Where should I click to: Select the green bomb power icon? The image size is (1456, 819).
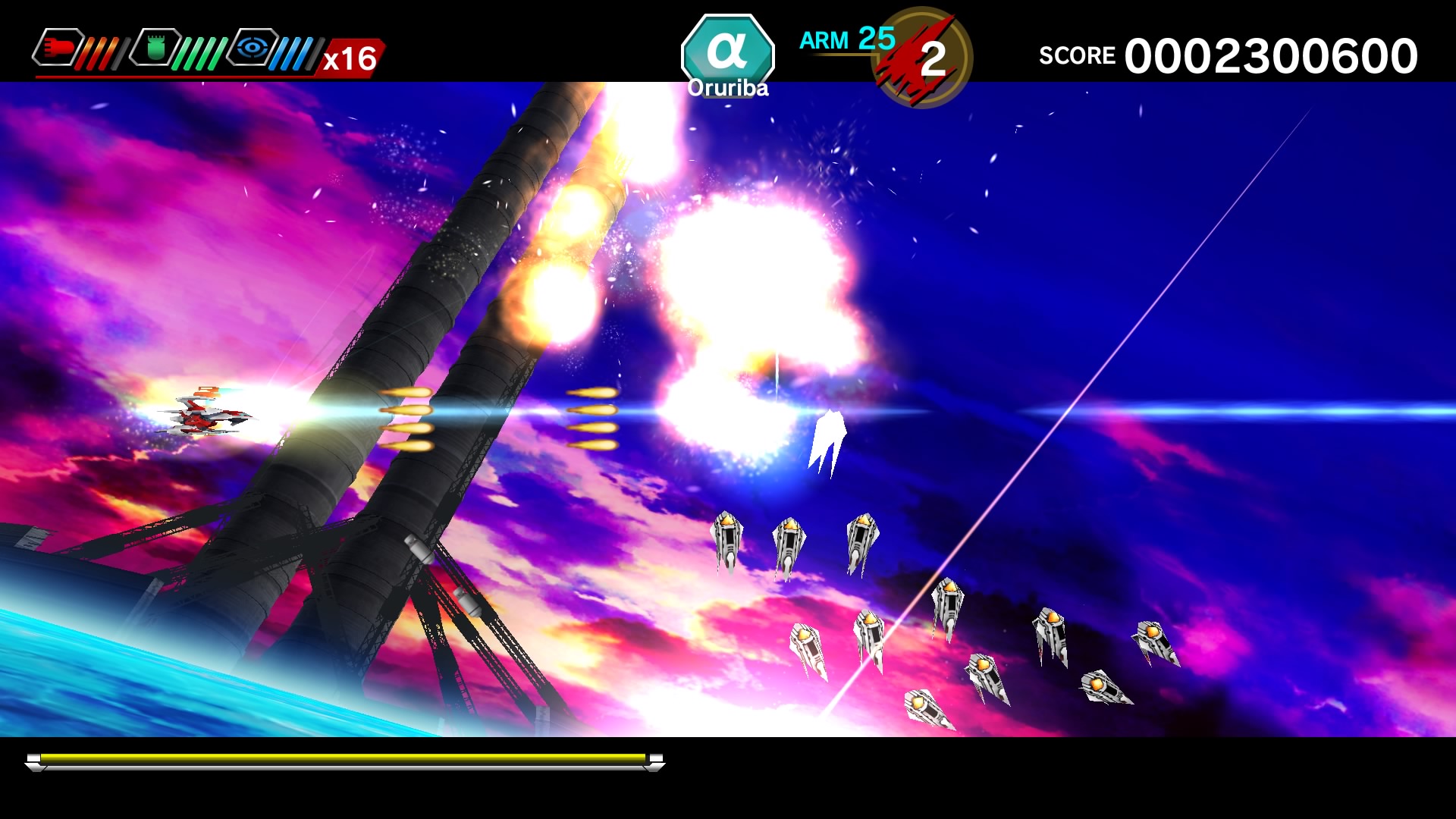click(155, 48)
